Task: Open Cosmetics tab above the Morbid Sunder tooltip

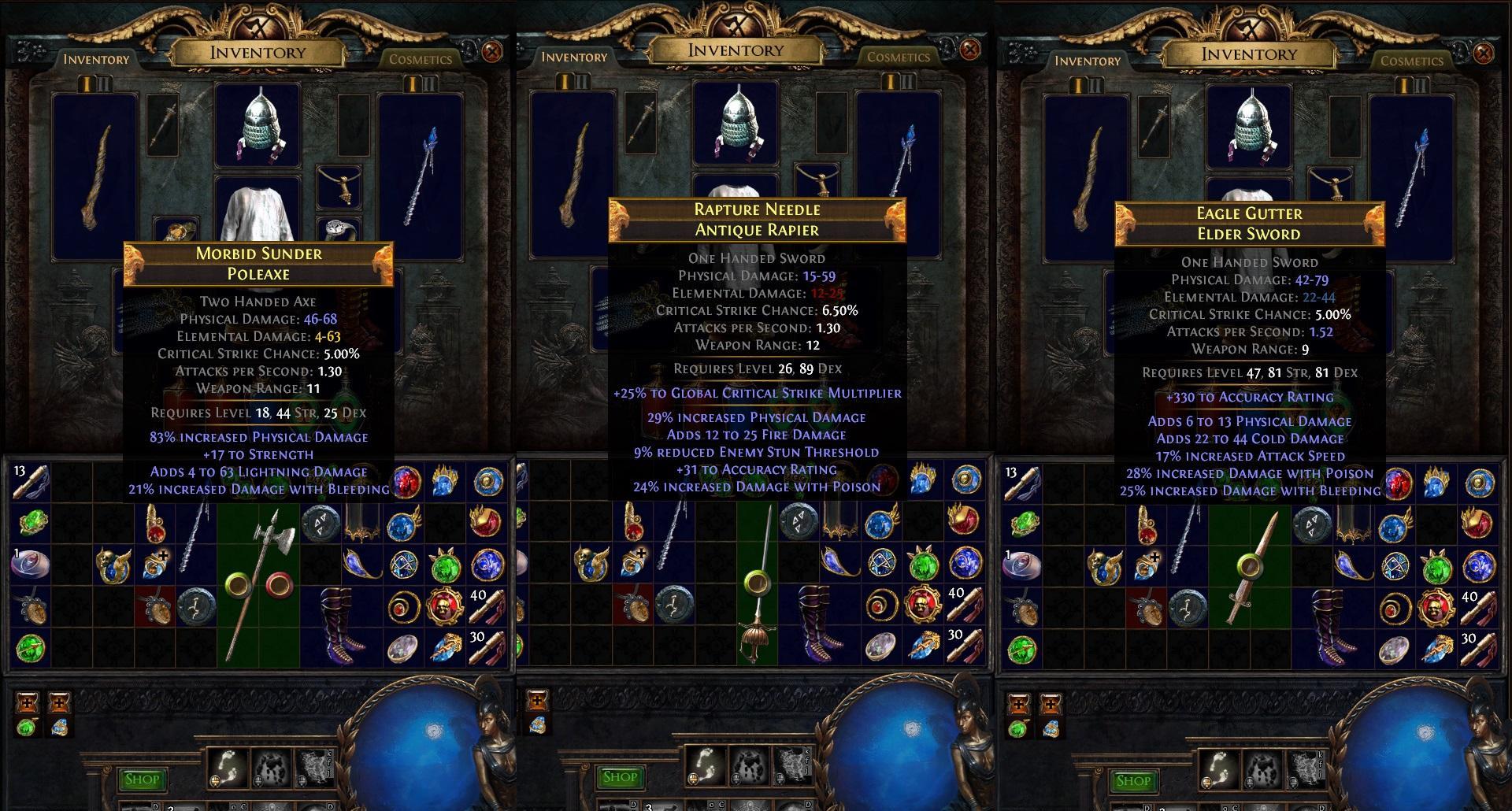Action: tap(421, 59)
